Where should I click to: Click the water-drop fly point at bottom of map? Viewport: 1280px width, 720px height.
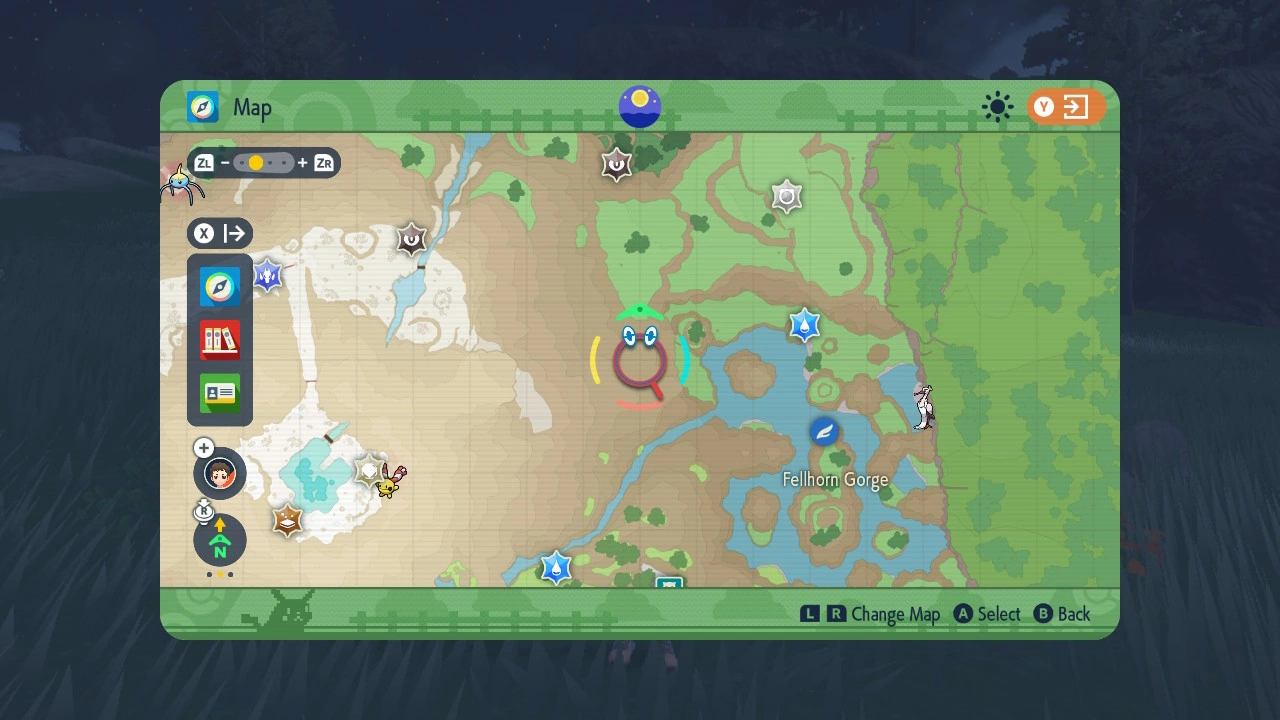click(x=557, y=566)
